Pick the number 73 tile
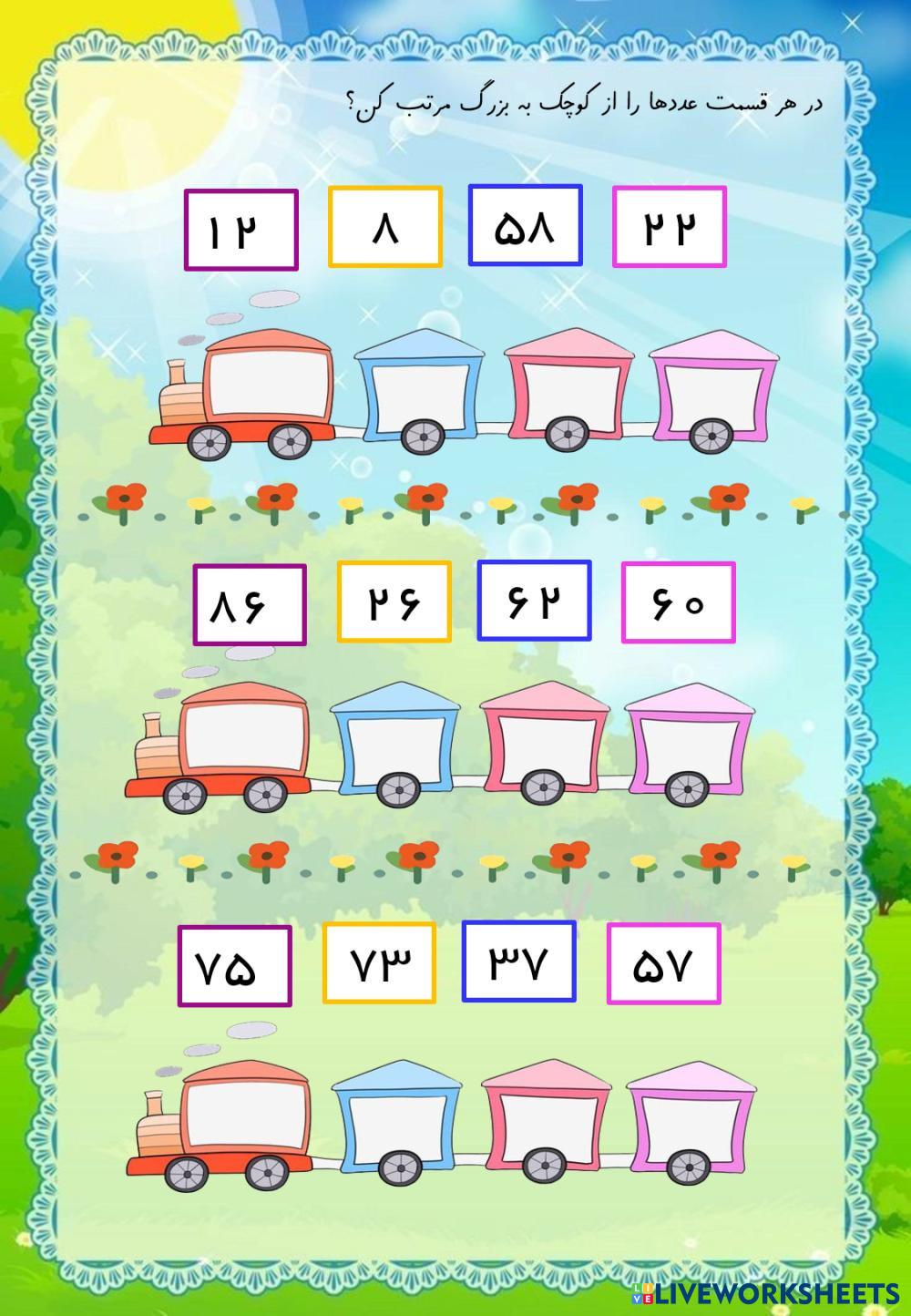Screen dimensions: 911x1316 [378, 963]
